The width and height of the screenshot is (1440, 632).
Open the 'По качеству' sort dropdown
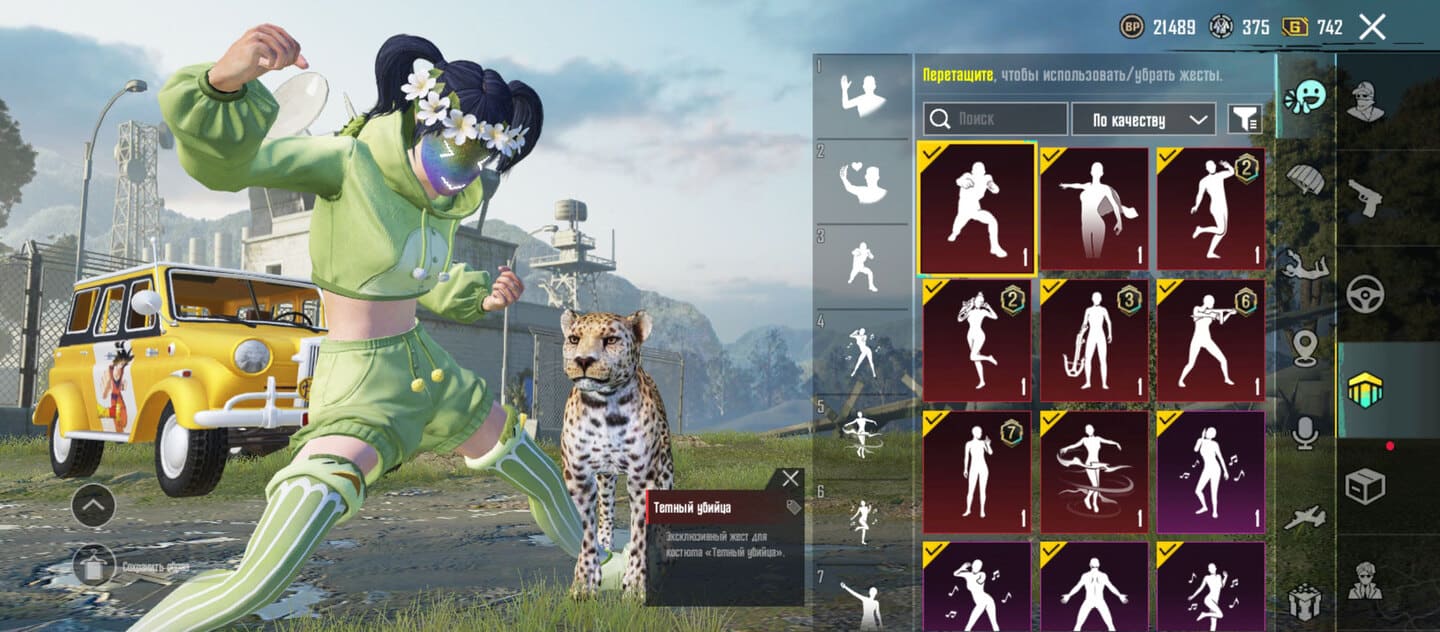pyautogui.click(x=1143, y=119)
